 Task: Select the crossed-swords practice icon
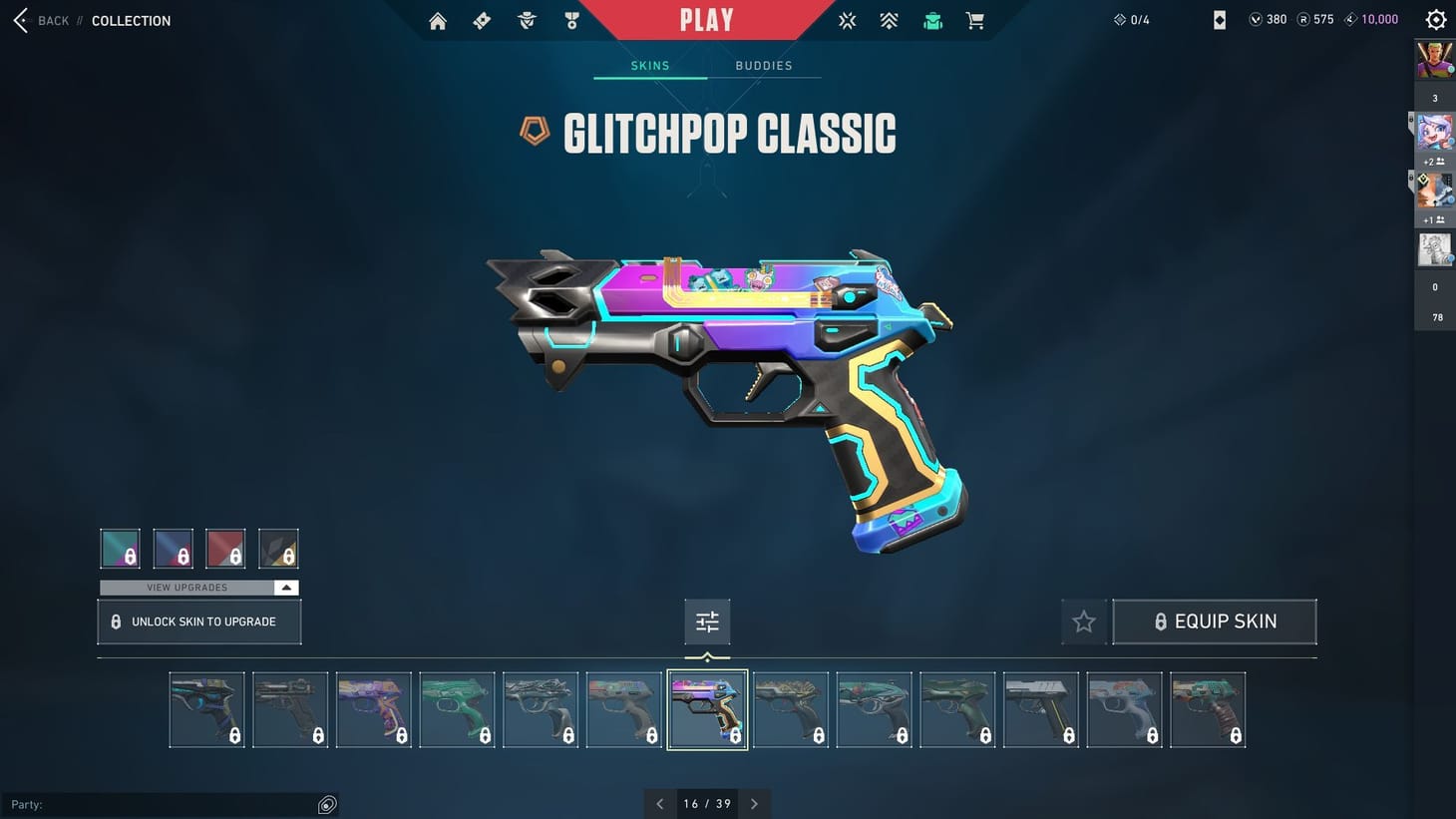[847, 20]
